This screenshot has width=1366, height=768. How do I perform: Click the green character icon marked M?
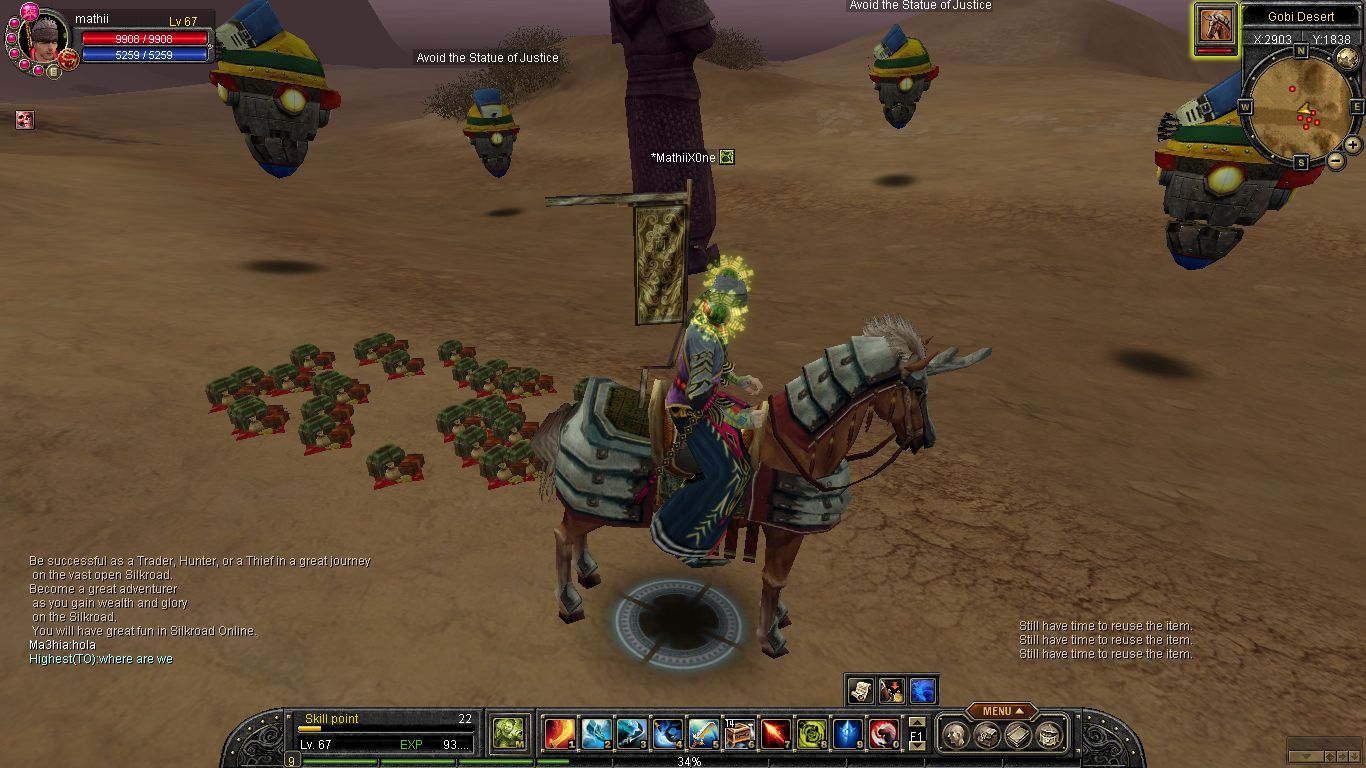(x=509, y=733)
